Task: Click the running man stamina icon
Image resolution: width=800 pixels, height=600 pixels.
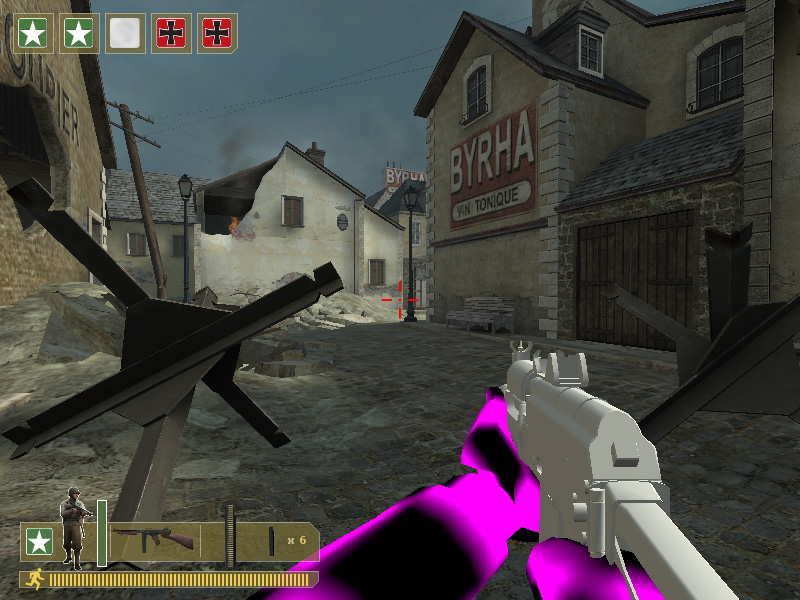Action: coord(35,579)
